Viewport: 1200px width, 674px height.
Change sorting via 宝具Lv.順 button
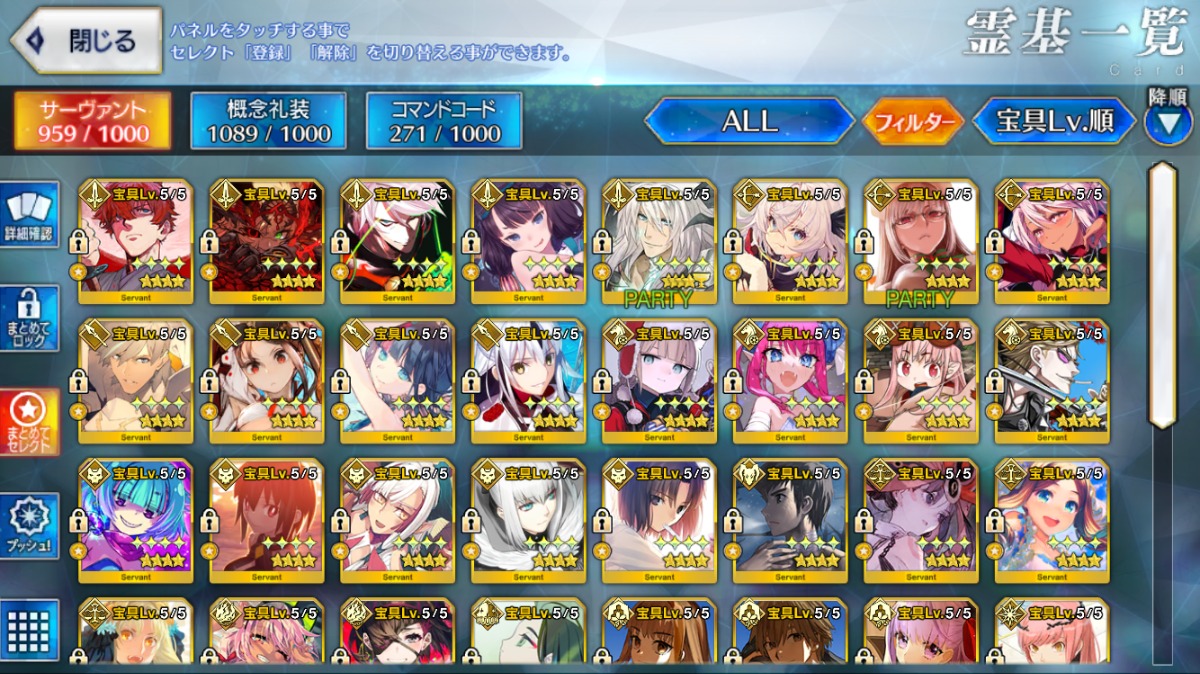pos(1054,121)
